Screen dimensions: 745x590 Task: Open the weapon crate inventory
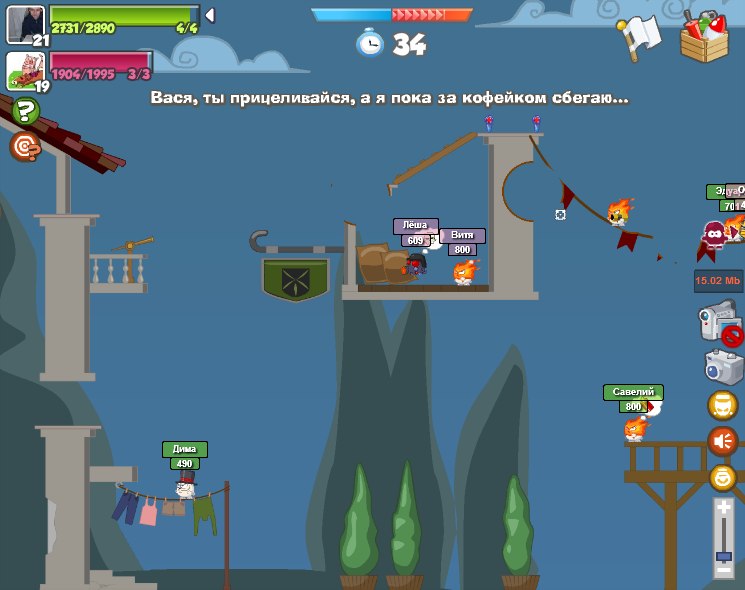(x=704, y=38)
